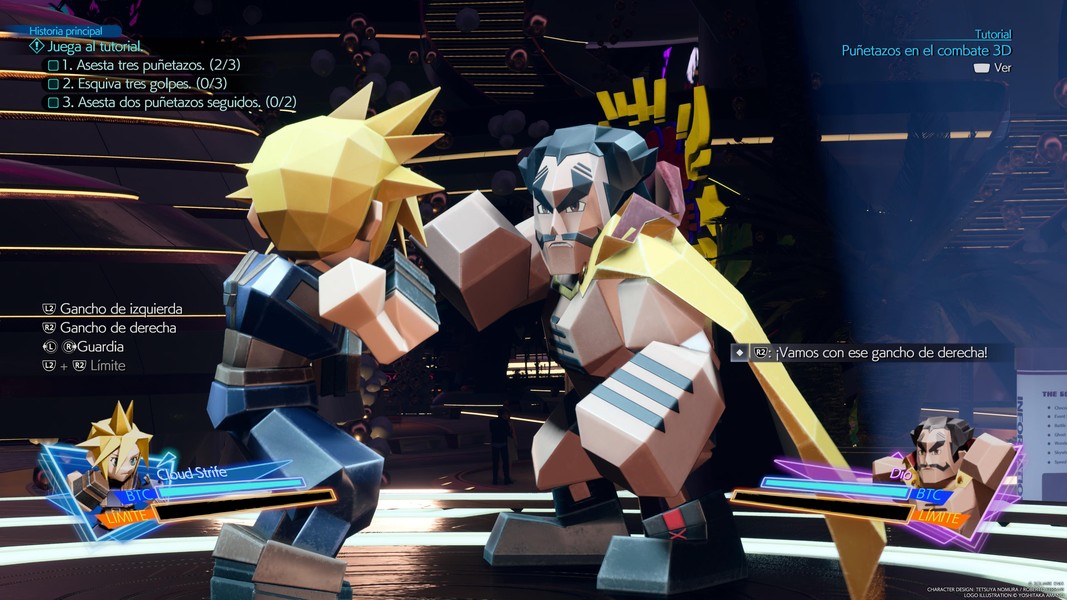The image size is (1067, 600).
Task: Choose the "Gancho de izquierda" command
Action: point(120,309)
